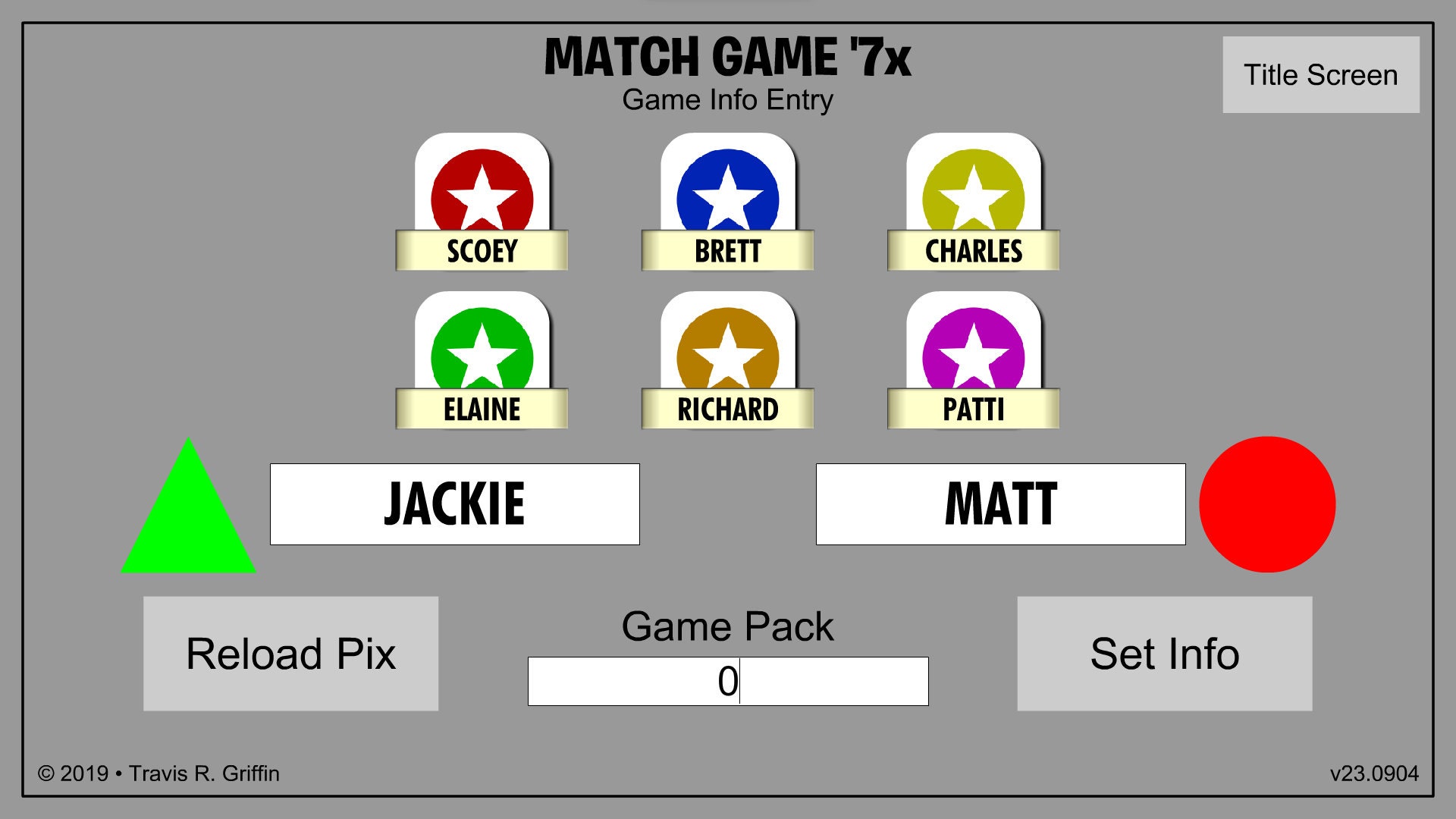This screenshot has width=1456, height=819.
Task: Open the Title Screen
Action: [1319, 74]
